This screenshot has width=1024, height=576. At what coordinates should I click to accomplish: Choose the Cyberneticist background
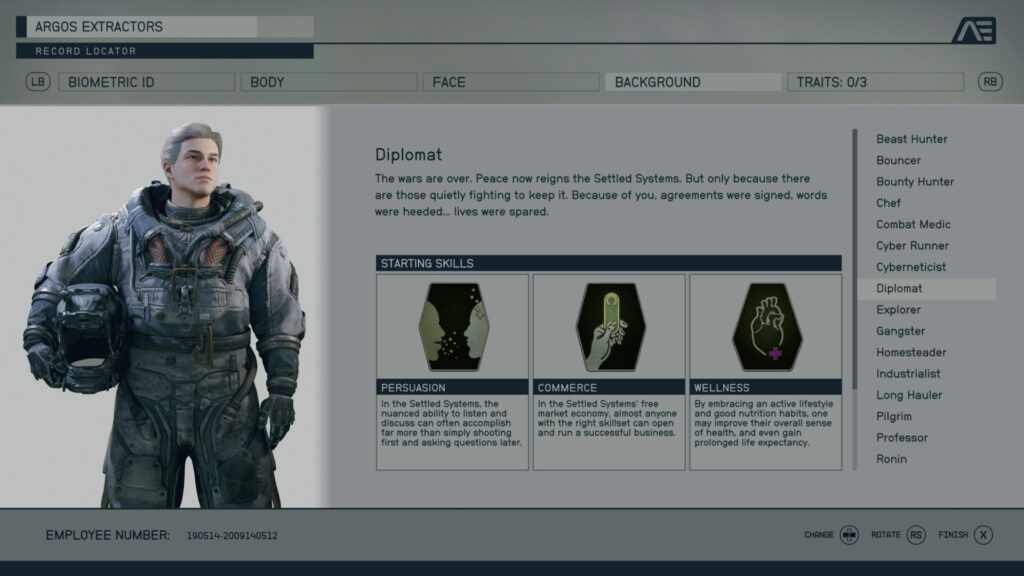(x=911, y=267)
